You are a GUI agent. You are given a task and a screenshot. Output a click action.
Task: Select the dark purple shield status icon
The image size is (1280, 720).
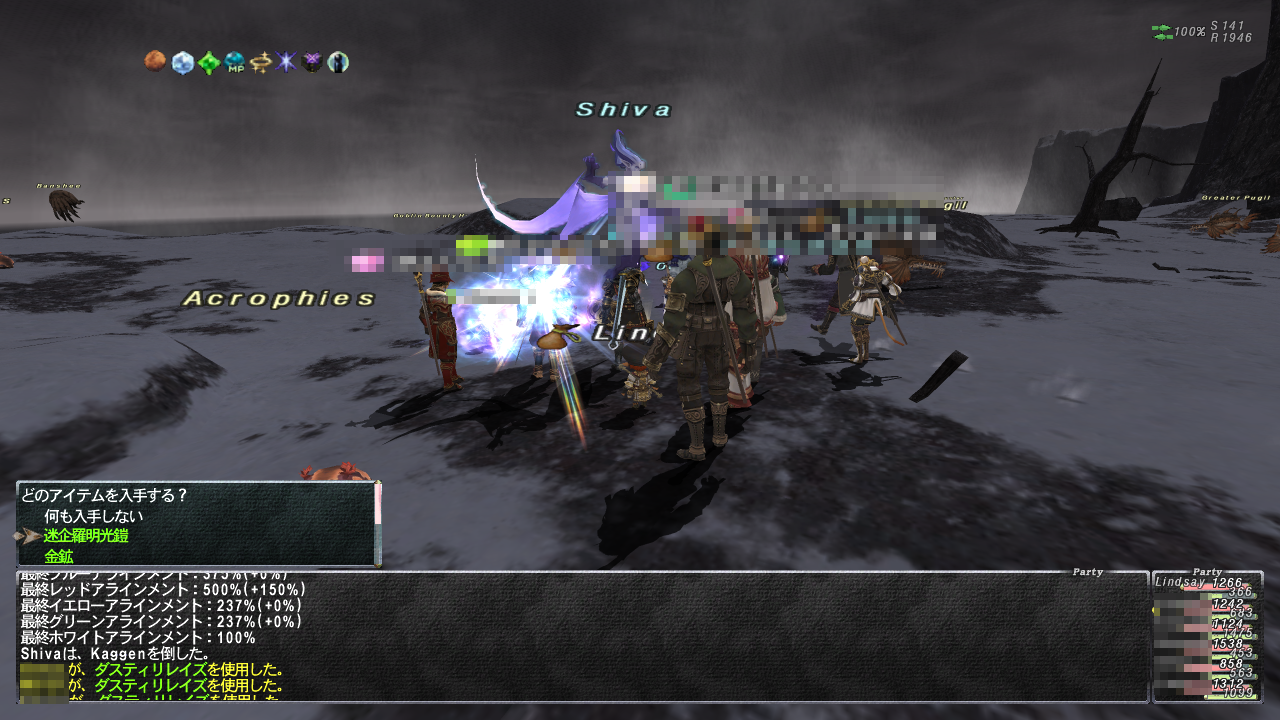pyautogui.click(x=313, y=63)
